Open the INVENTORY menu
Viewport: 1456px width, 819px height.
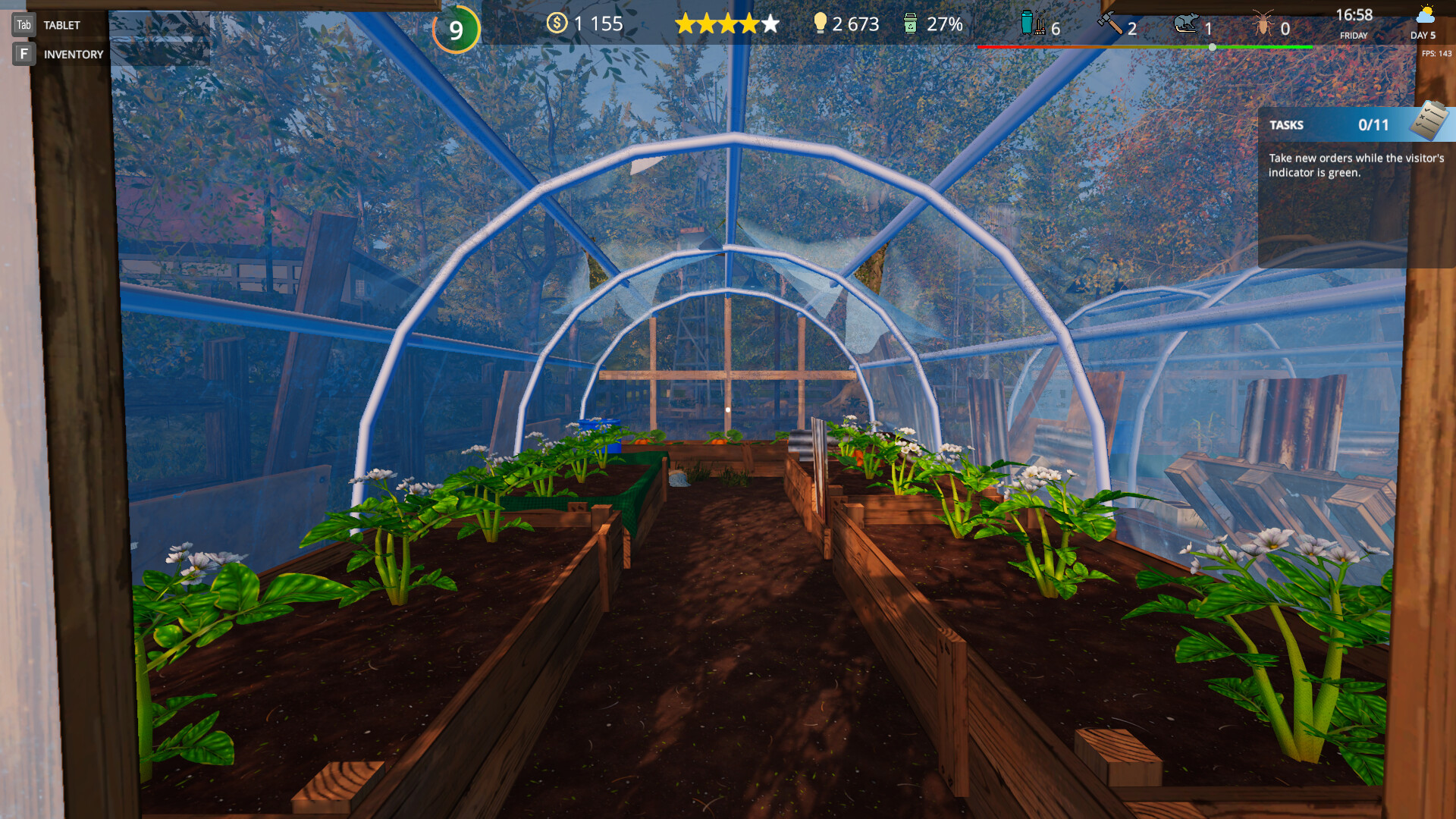(73, 53)
